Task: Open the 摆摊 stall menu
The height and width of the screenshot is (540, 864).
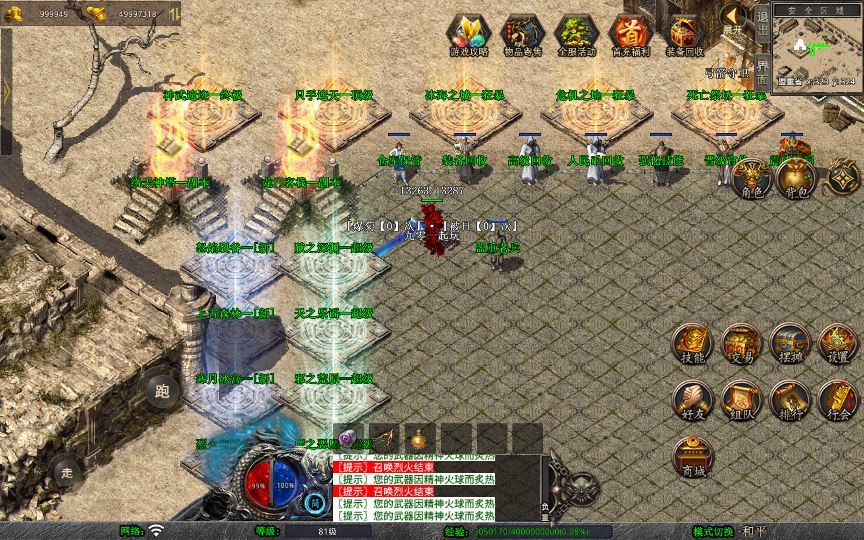Action: [x=789, y=344]
